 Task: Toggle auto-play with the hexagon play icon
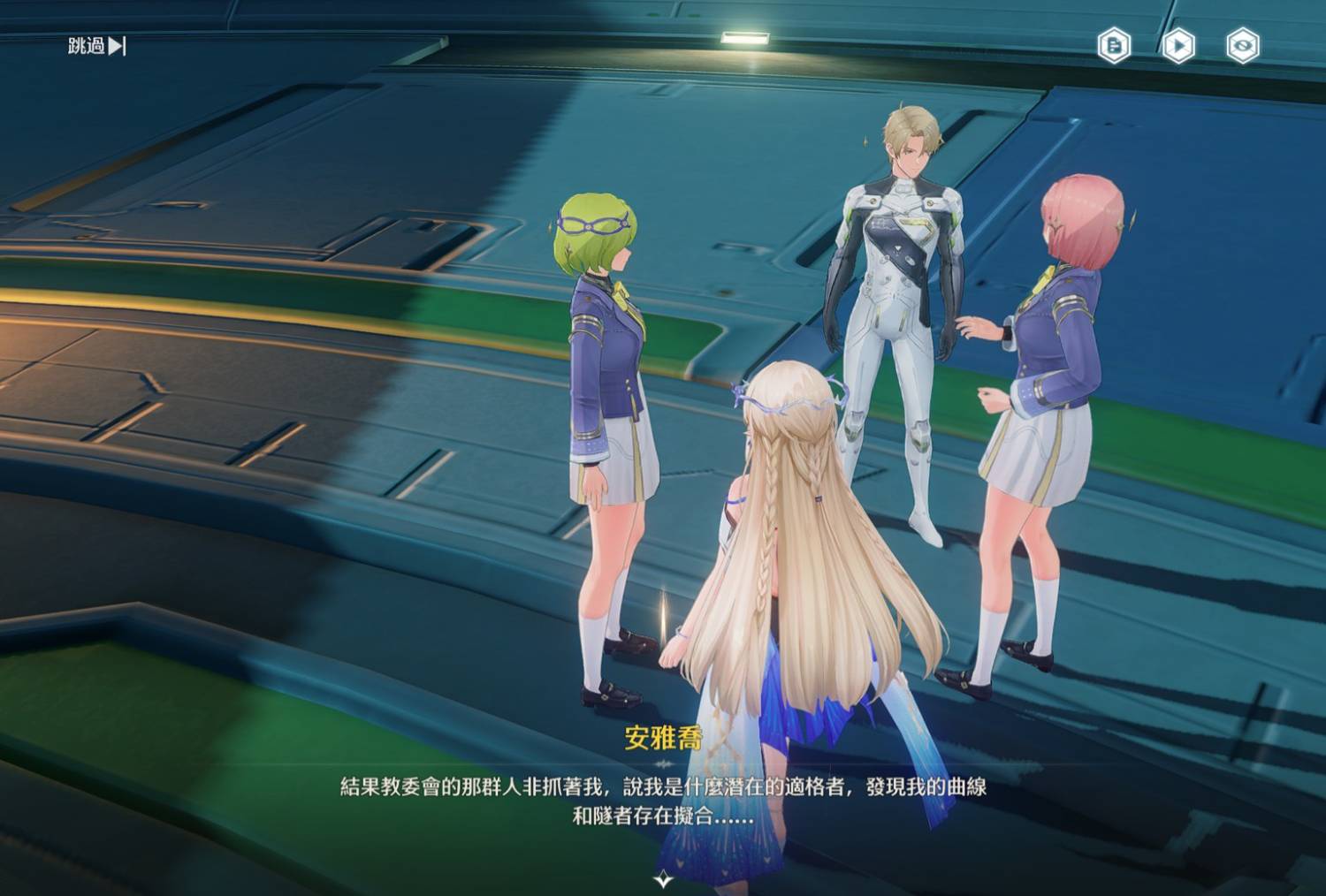1178,45
